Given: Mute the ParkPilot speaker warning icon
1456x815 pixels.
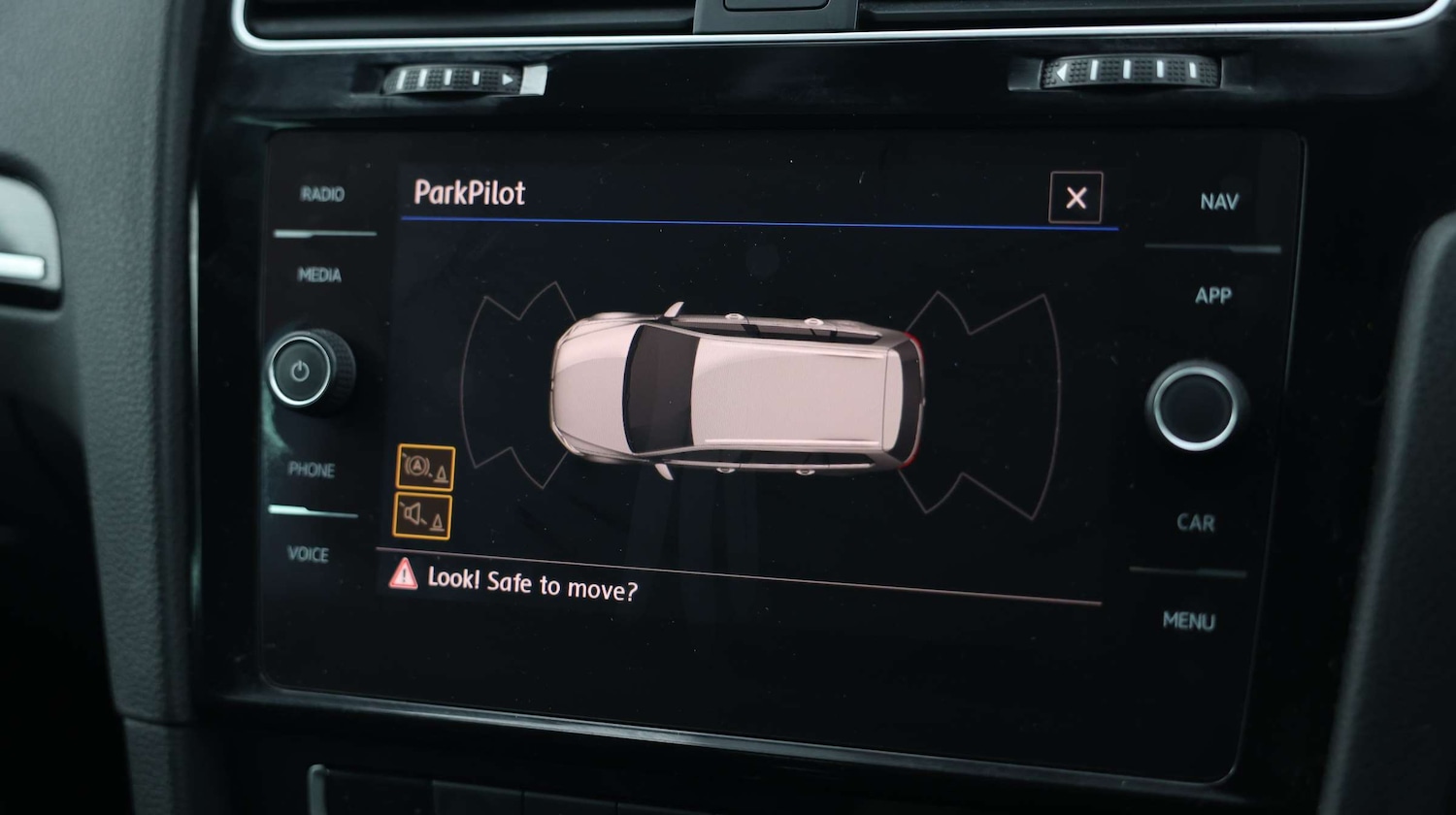Looking at the screenshot, I should 422,516.
